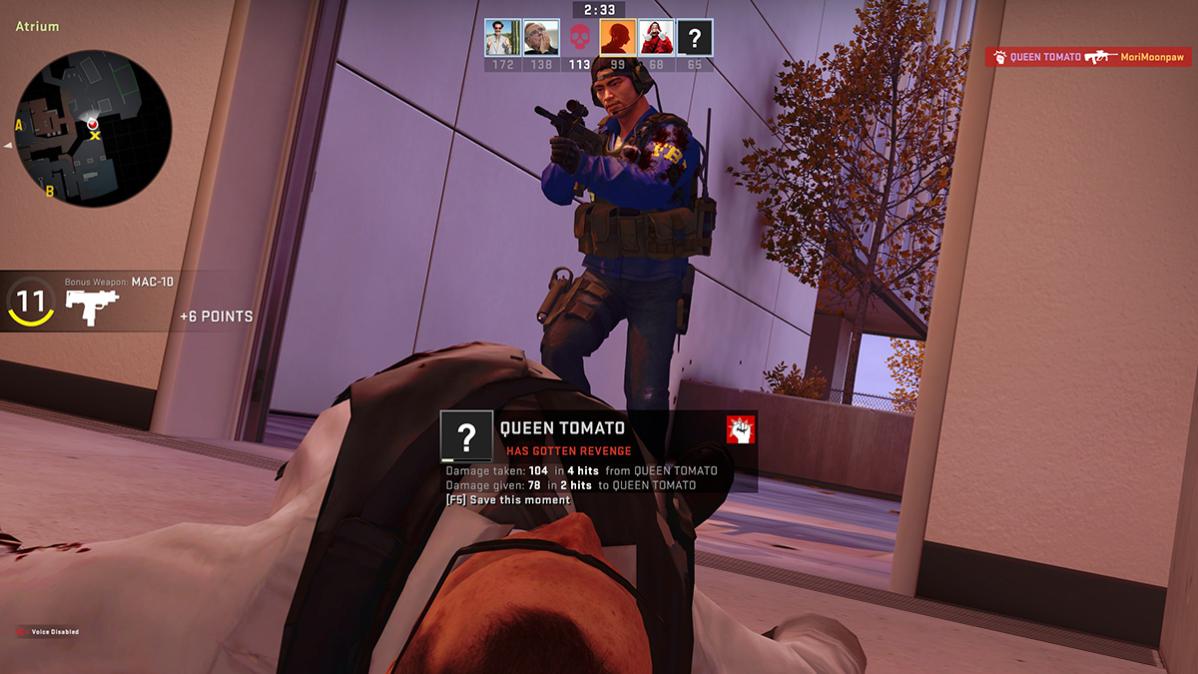Click the Voice Disabled indicator
Image resolution: width=1198 pixels, height=674 pixels.
click(48, 632)
